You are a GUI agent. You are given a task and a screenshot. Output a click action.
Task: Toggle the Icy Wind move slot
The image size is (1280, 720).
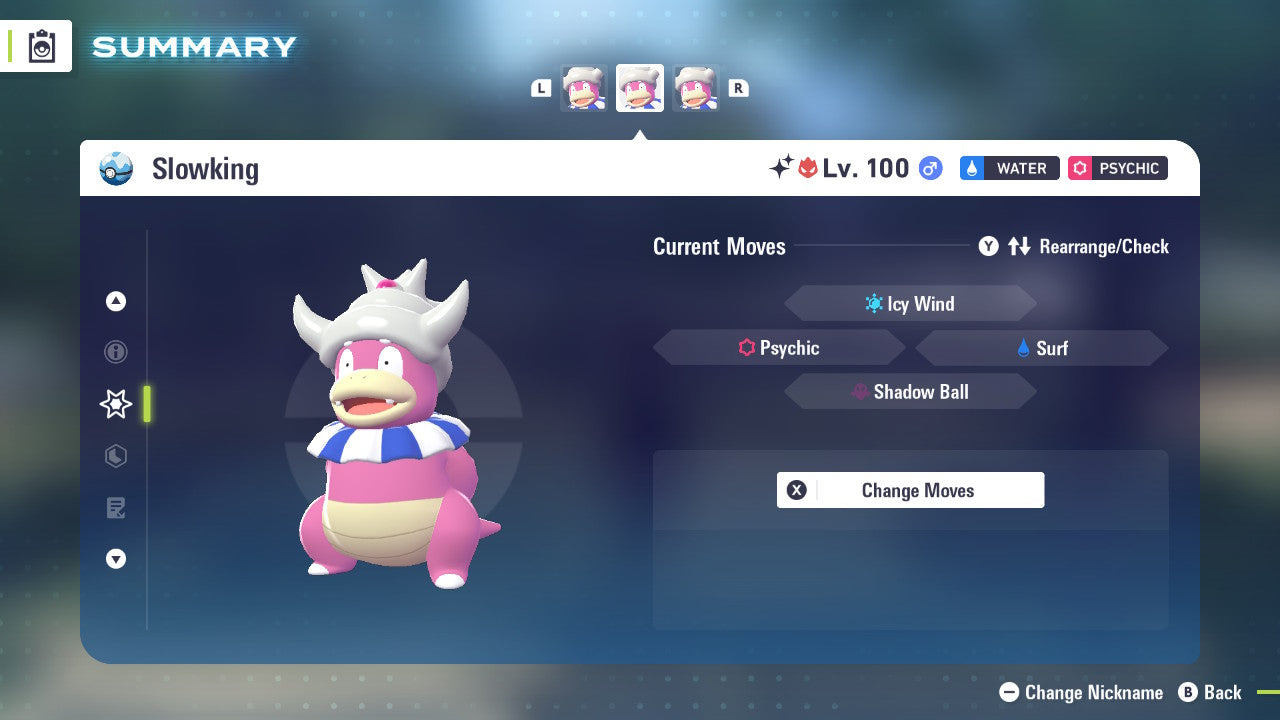(910, 303)
